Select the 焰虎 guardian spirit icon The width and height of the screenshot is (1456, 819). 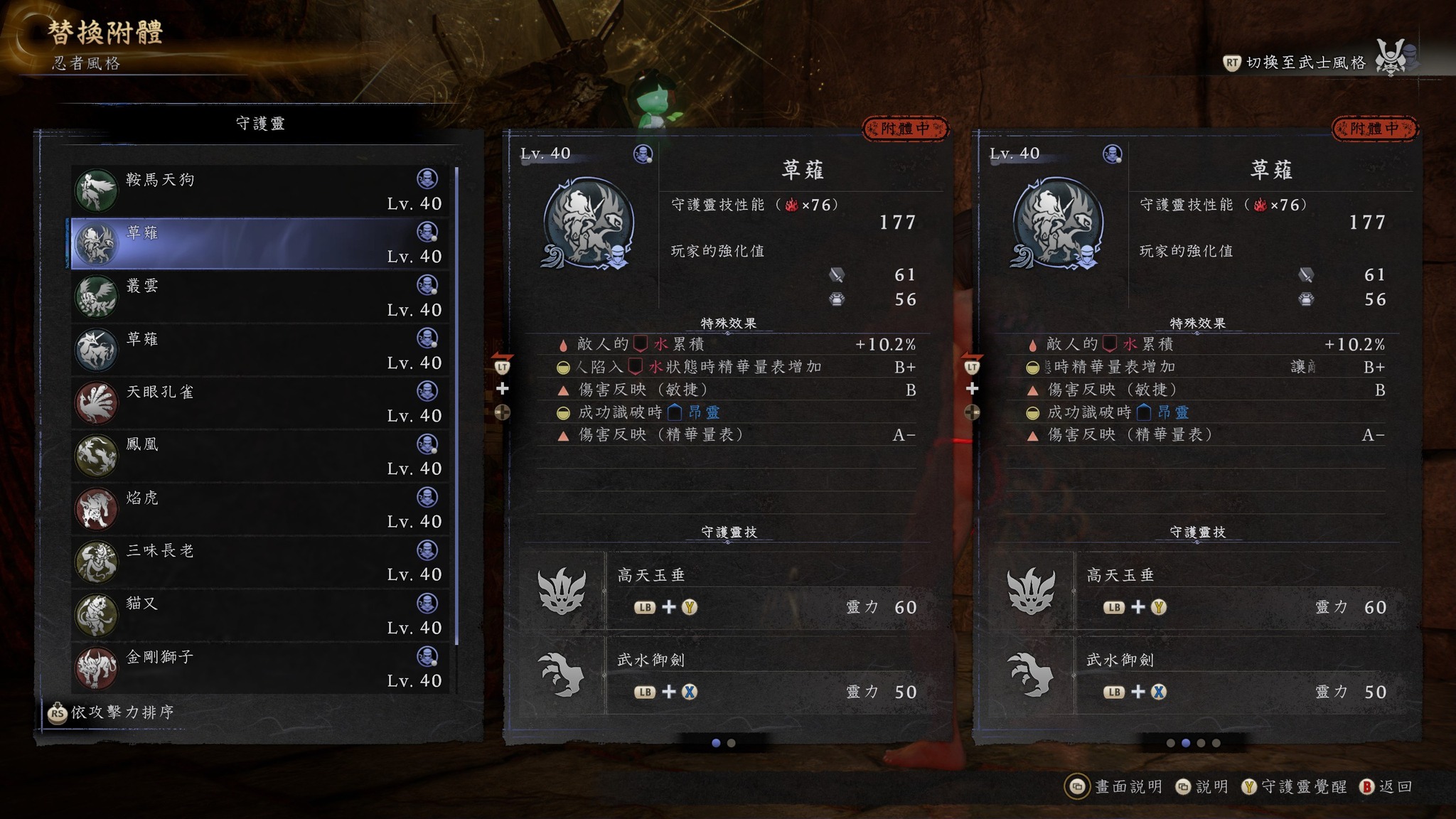tap(97, 508)
